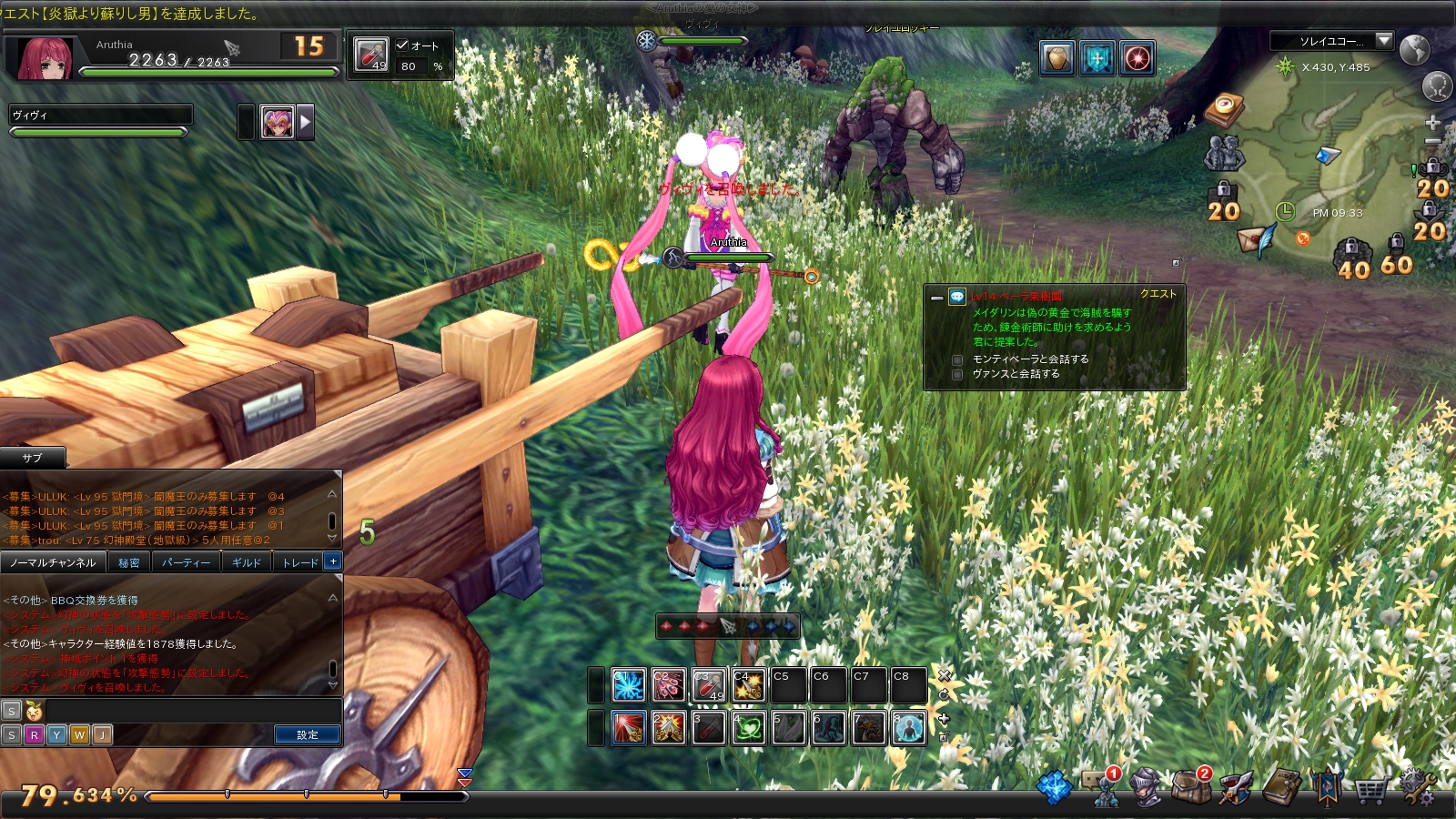1456x819 pixels.
Task: Open the guild banner menu
Action: click(1326, 786)
